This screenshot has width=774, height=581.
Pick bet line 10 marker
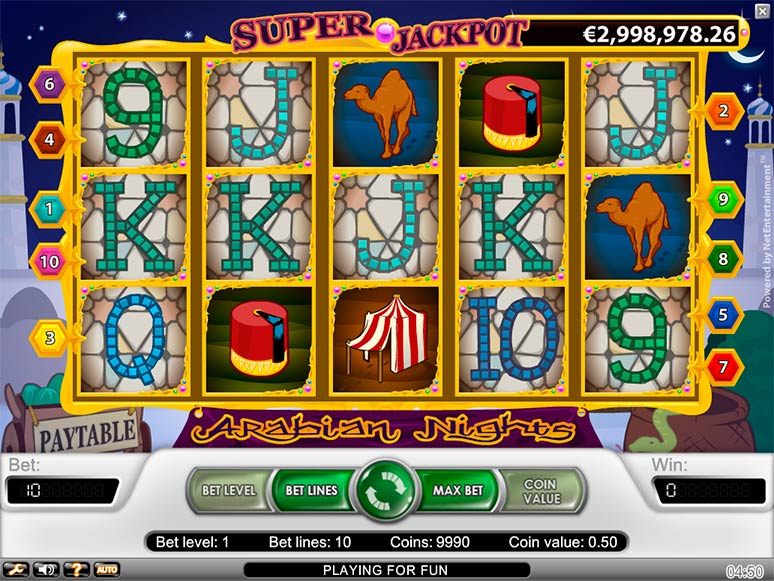click(48, 262)
